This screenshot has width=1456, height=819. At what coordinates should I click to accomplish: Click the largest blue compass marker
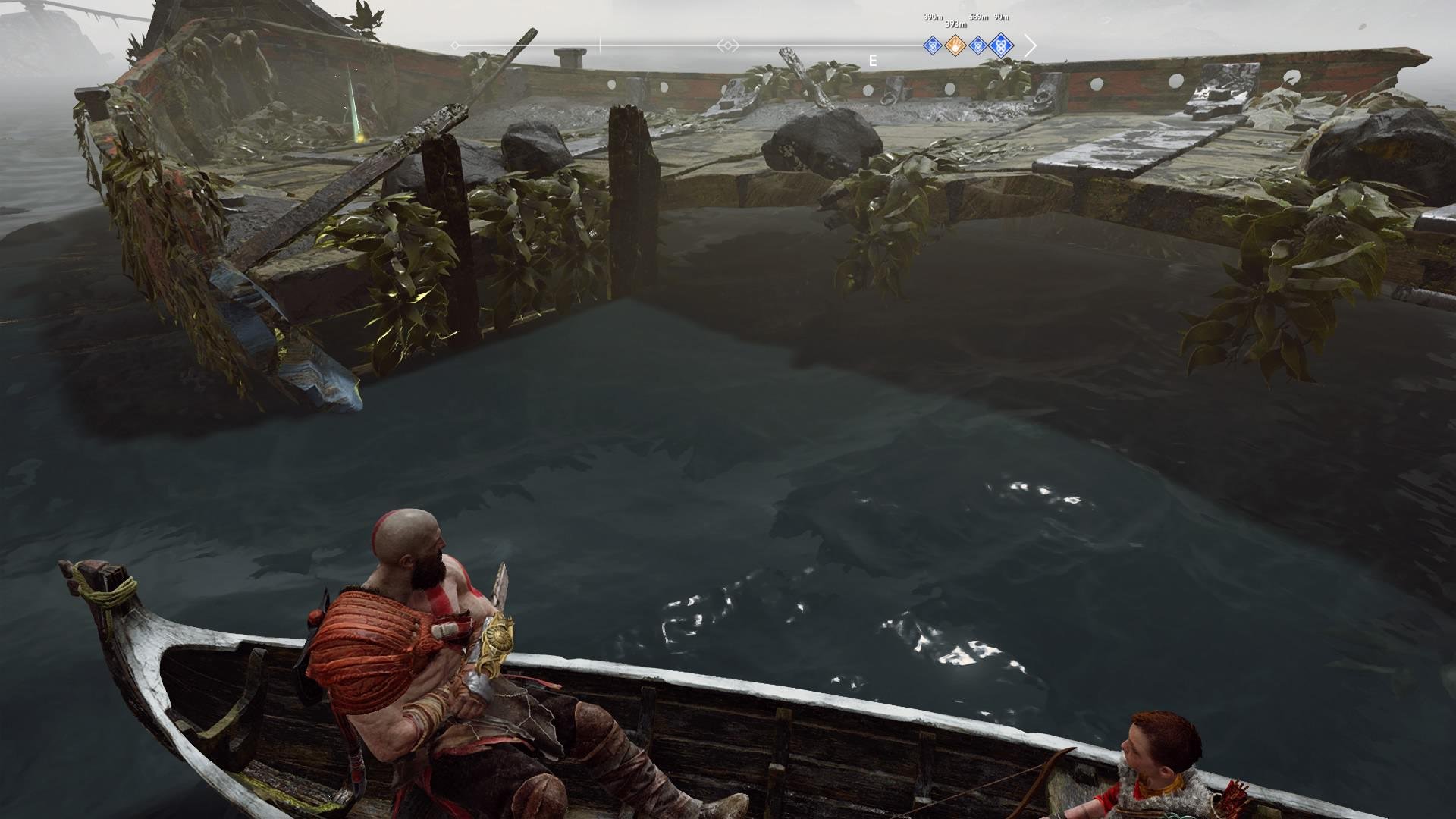coord(1002,45)
